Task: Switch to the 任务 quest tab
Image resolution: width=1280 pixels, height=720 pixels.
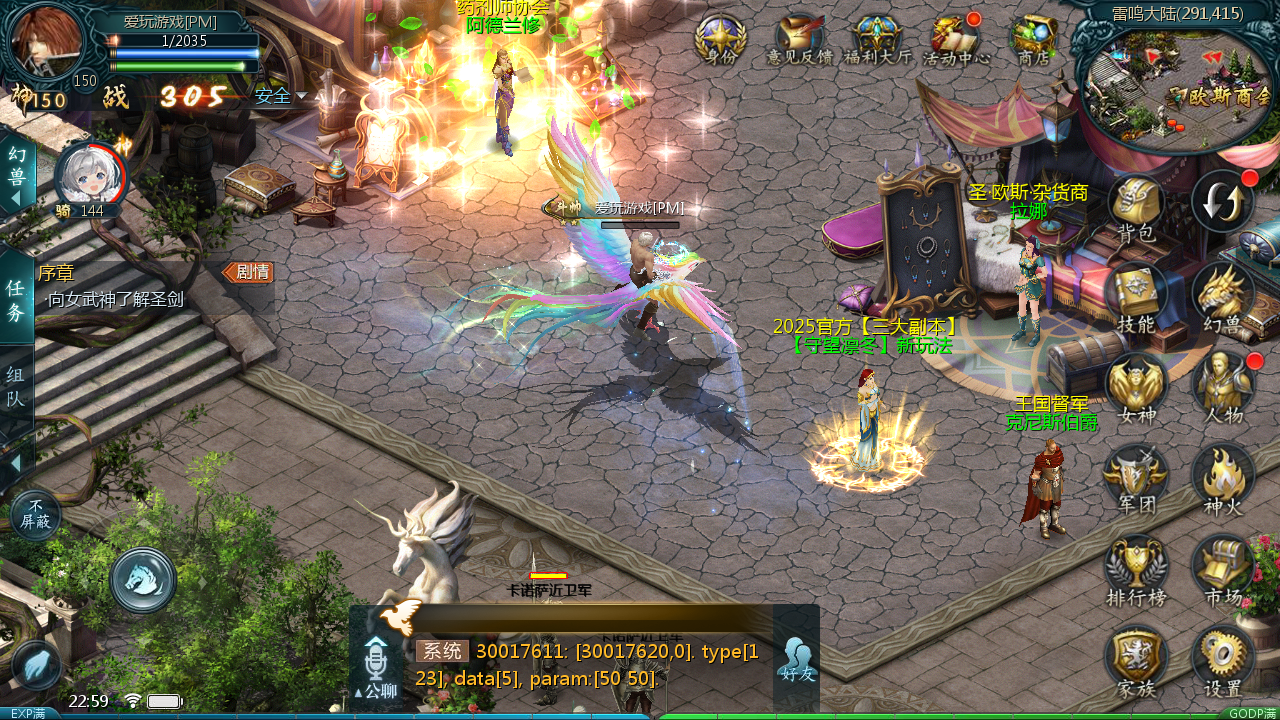Action: (x=16, y=300)
